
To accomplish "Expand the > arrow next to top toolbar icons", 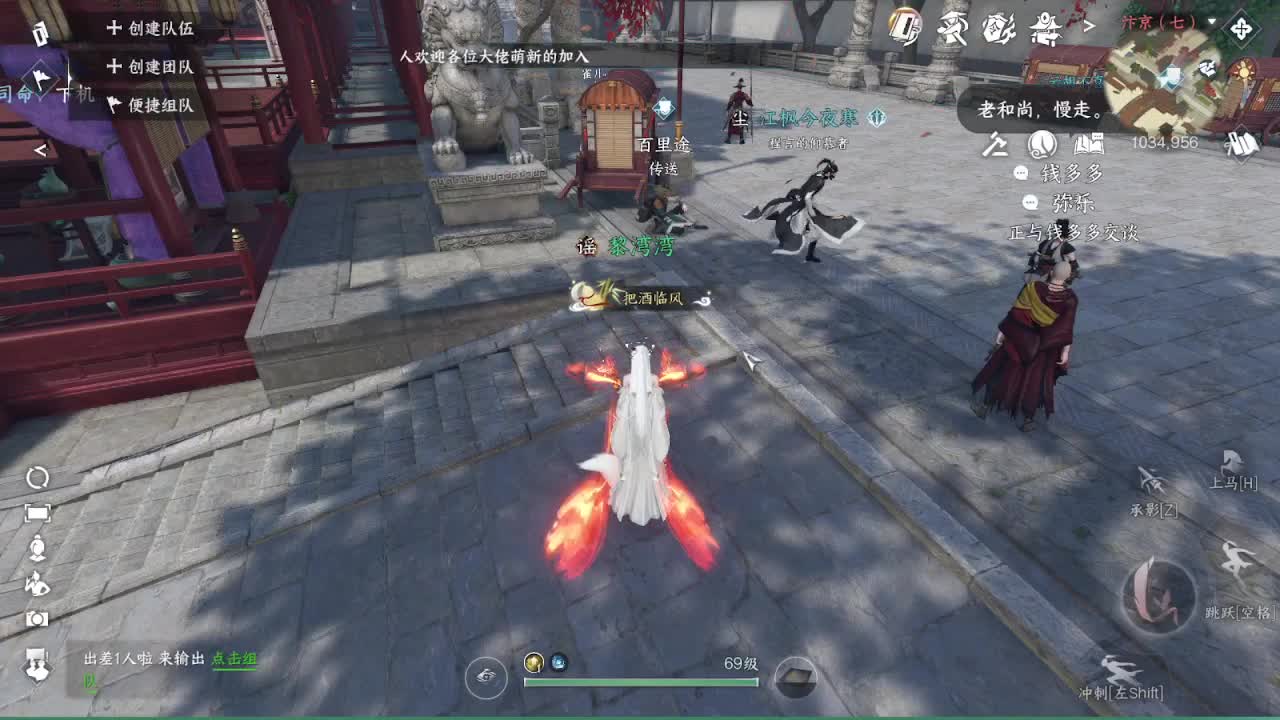I will pos(1089,27).
